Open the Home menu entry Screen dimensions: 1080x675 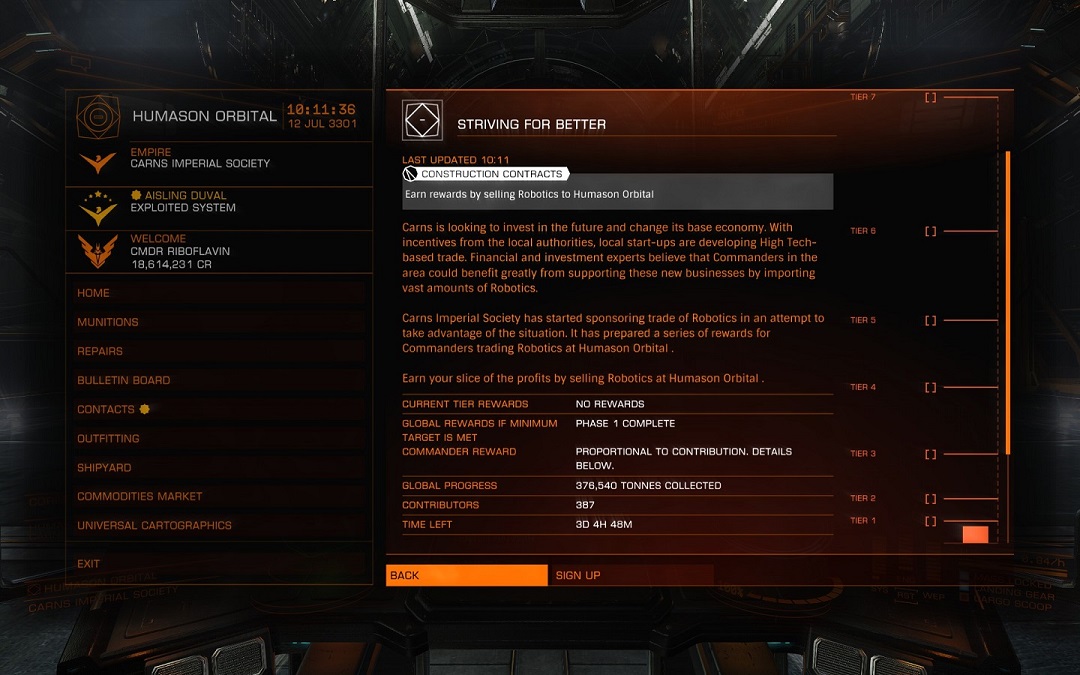click(x=94, y=293)
